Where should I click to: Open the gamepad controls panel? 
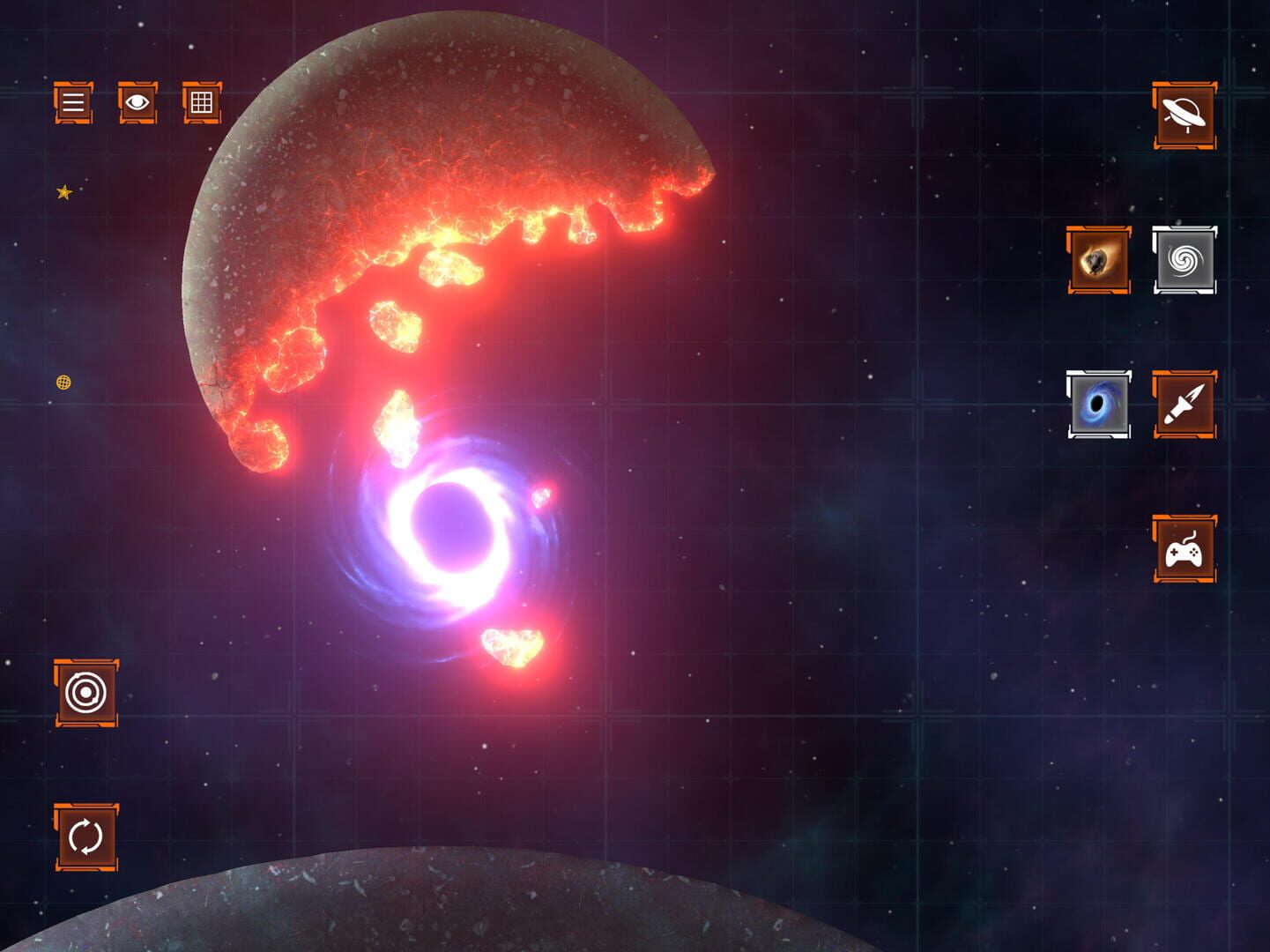point(1185,551)
